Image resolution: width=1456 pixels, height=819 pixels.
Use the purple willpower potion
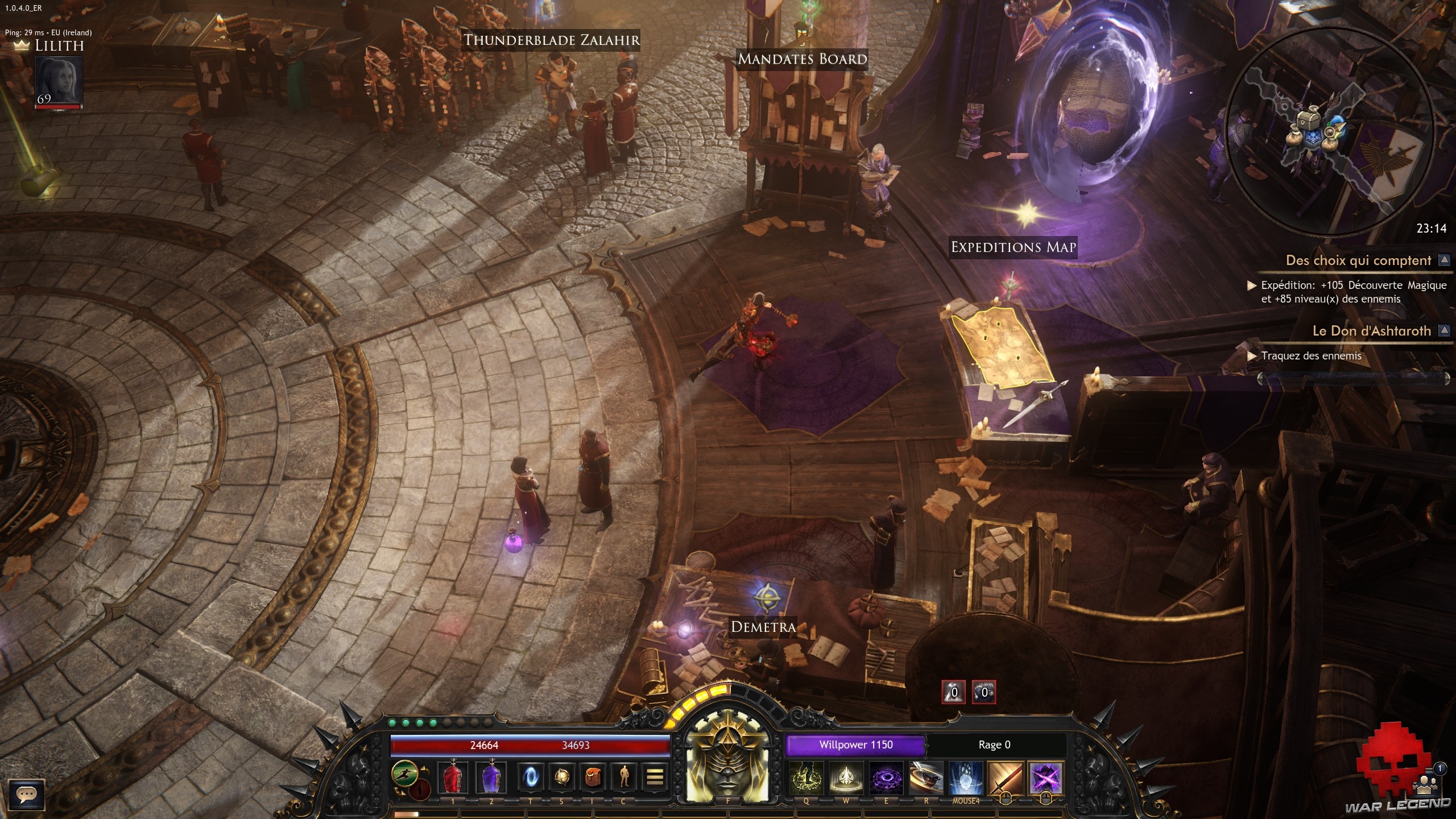[x=491, y=777]
